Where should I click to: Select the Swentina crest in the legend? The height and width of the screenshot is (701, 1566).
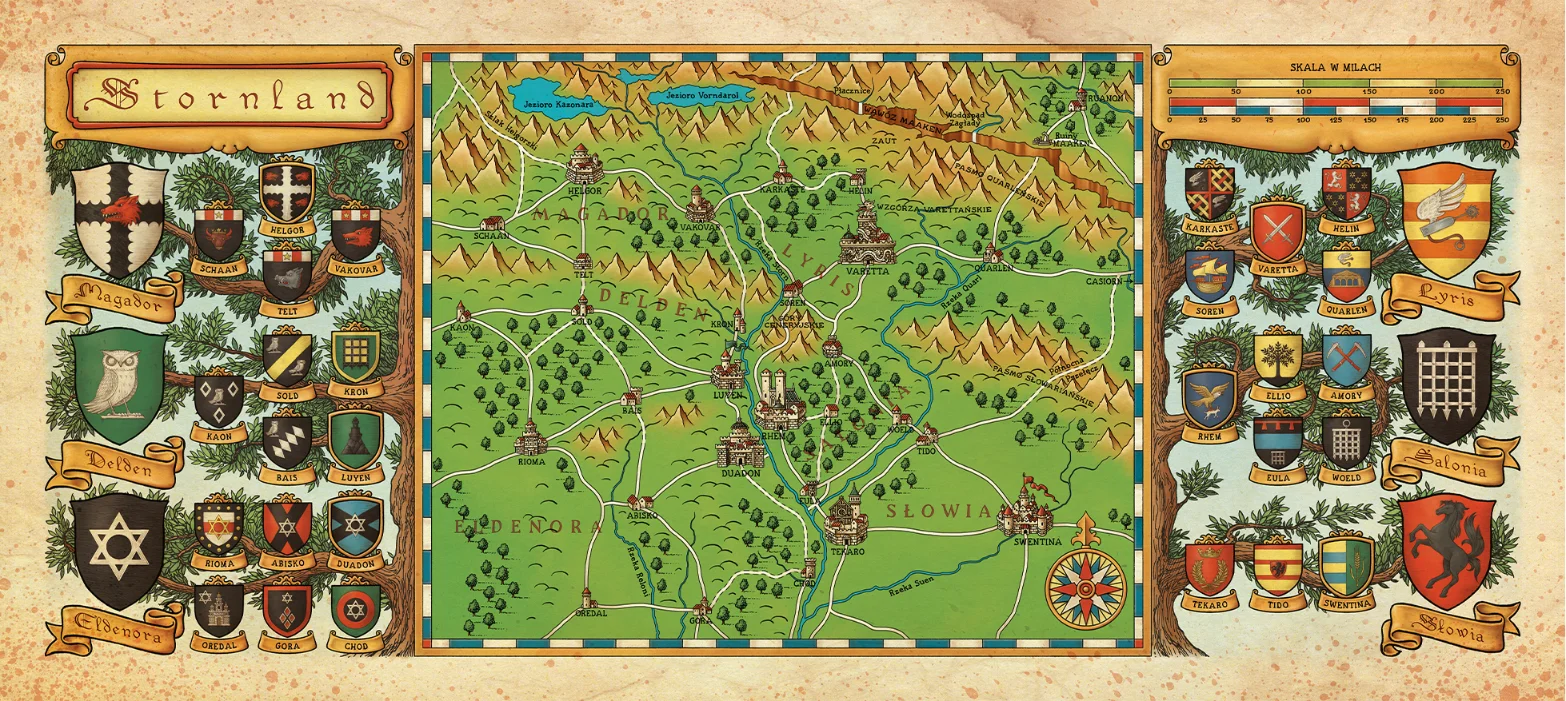1346,565
